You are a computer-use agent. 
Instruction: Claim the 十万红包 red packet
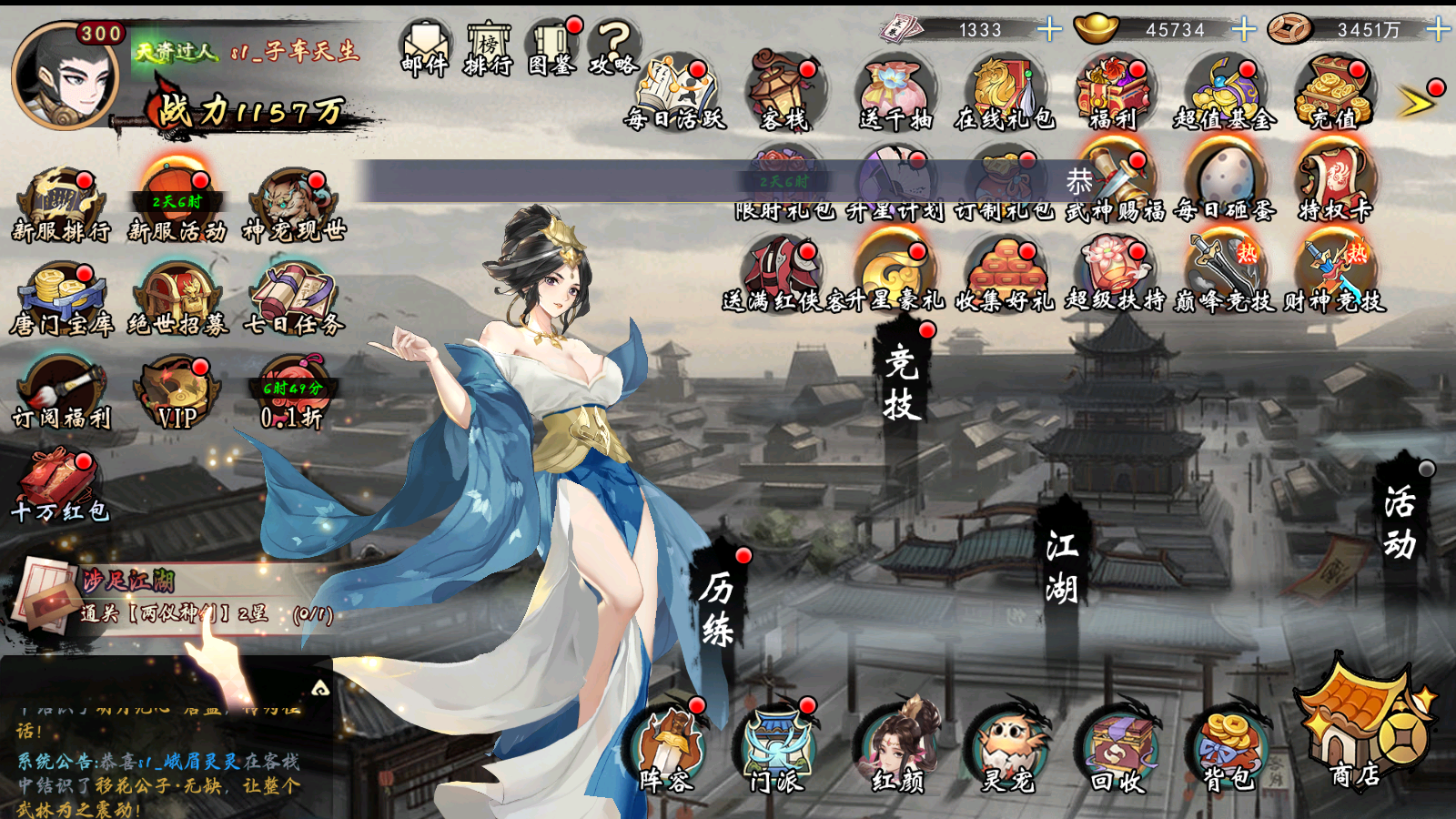coord(59,486)
